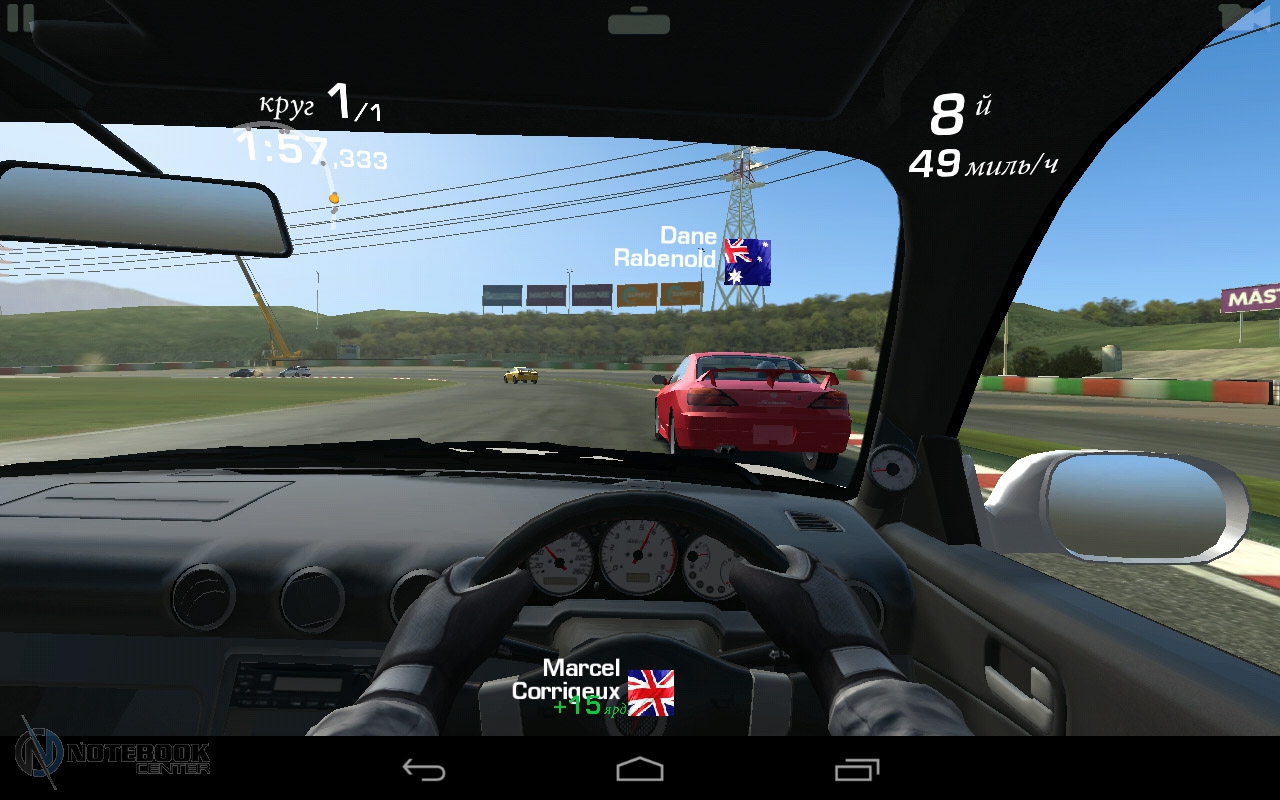Pause the race with the pause button
Viewport: 1280px width, 800px height.
coord(20,16)
